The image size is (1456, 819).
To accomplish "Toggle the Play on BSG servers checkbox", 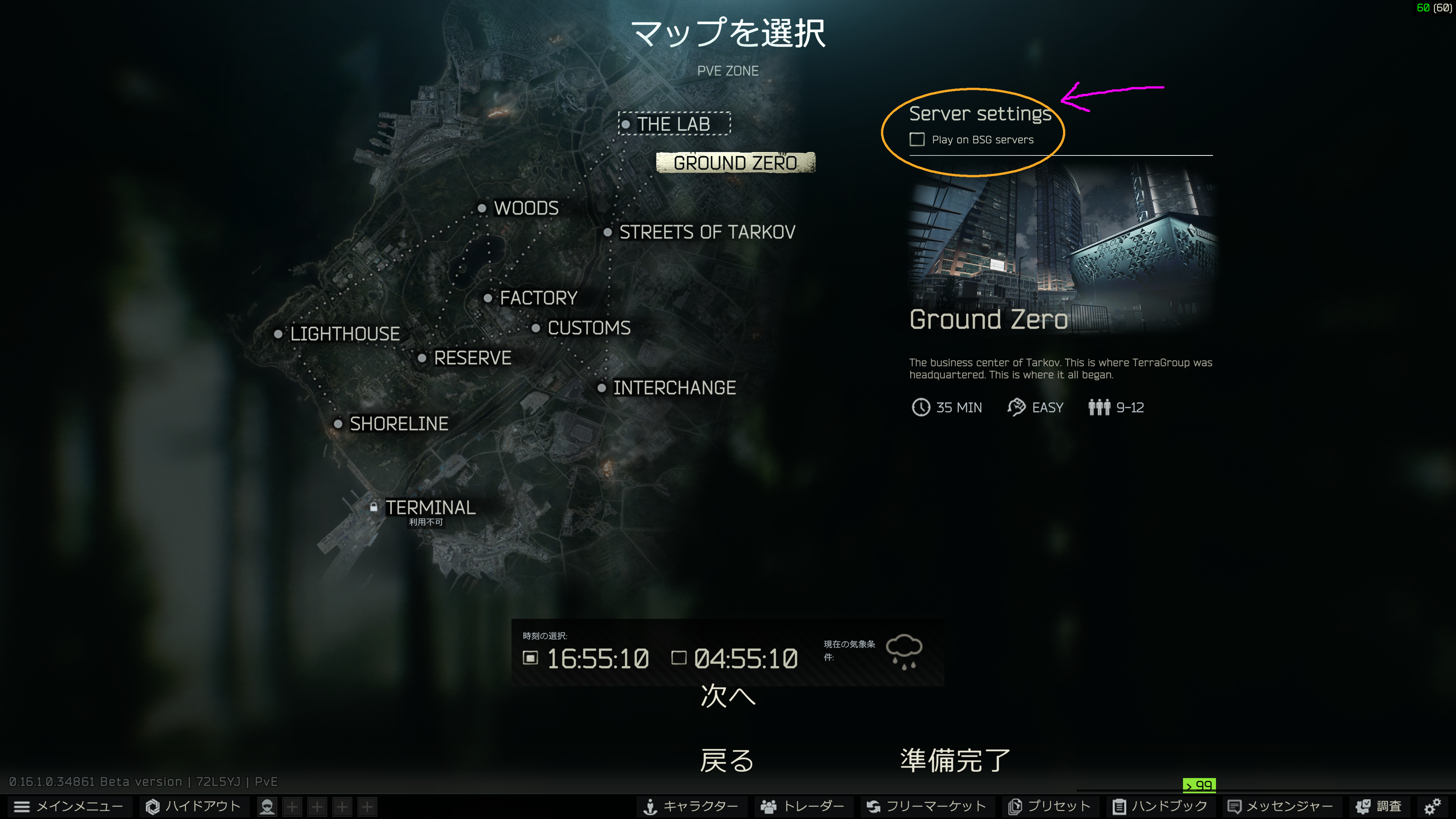I will [x=917, y=140].
